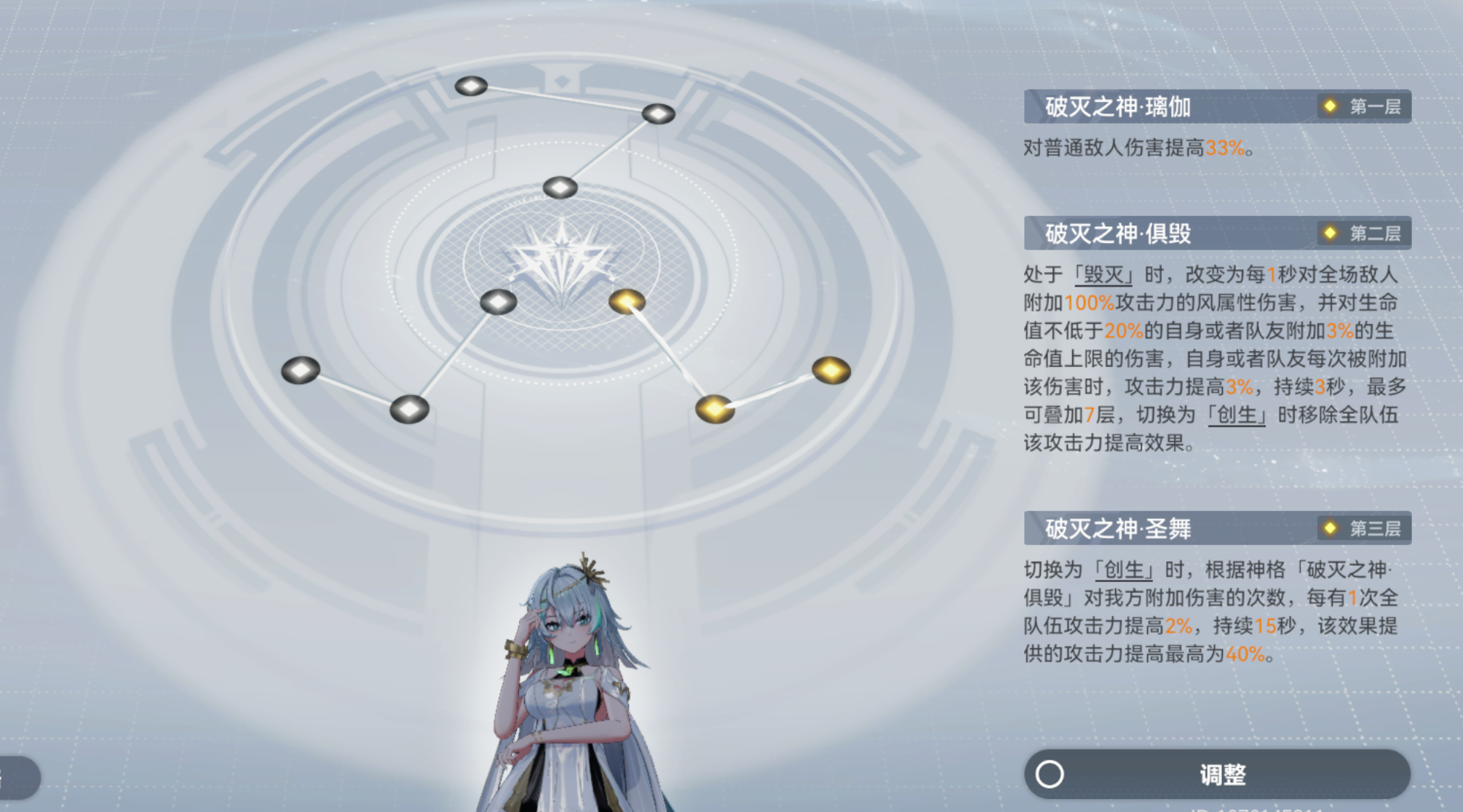Select the bottom-left dark diamond node

point(408,410)
